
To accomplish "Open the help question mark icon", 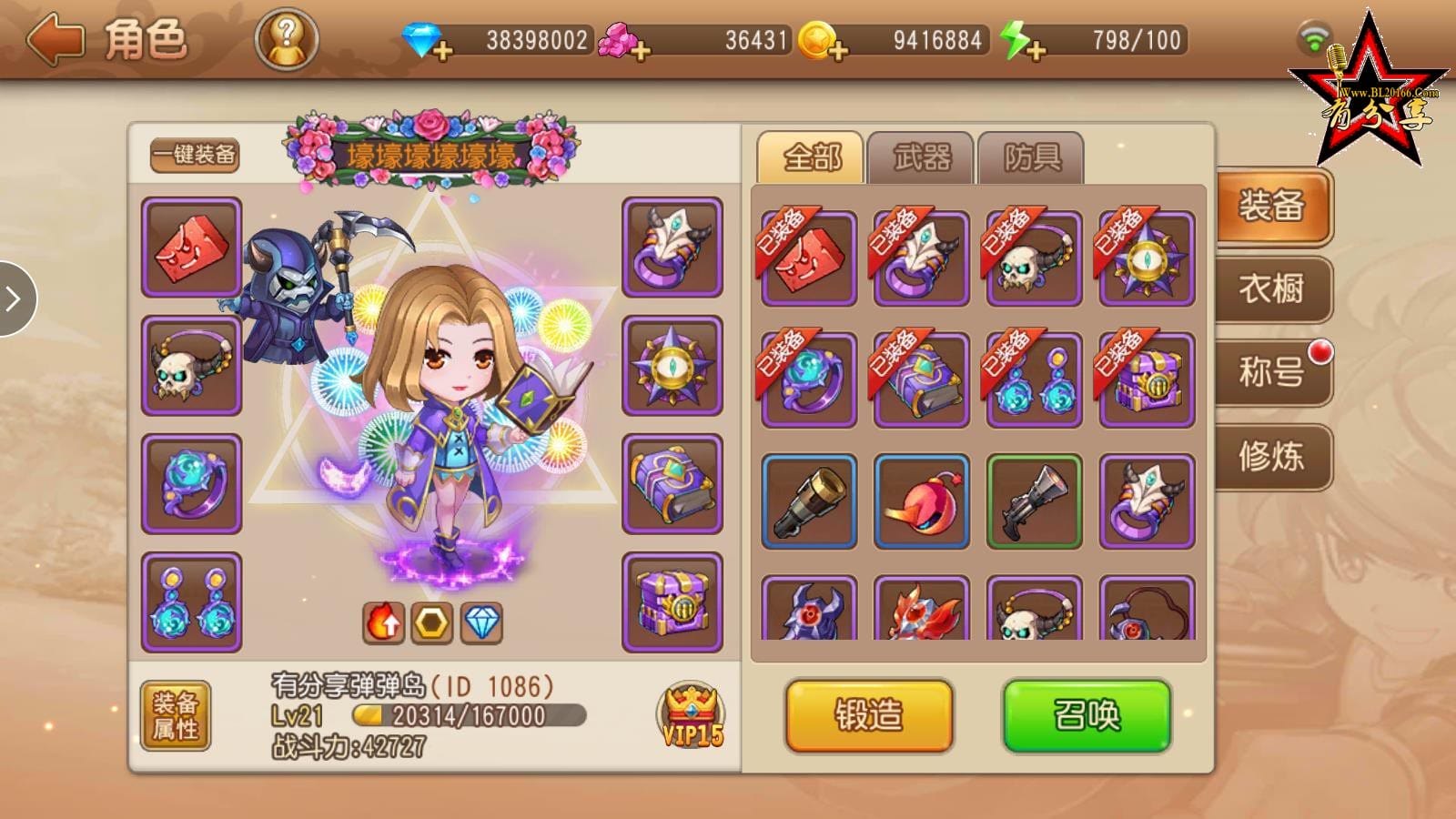I will click(285, 37).
